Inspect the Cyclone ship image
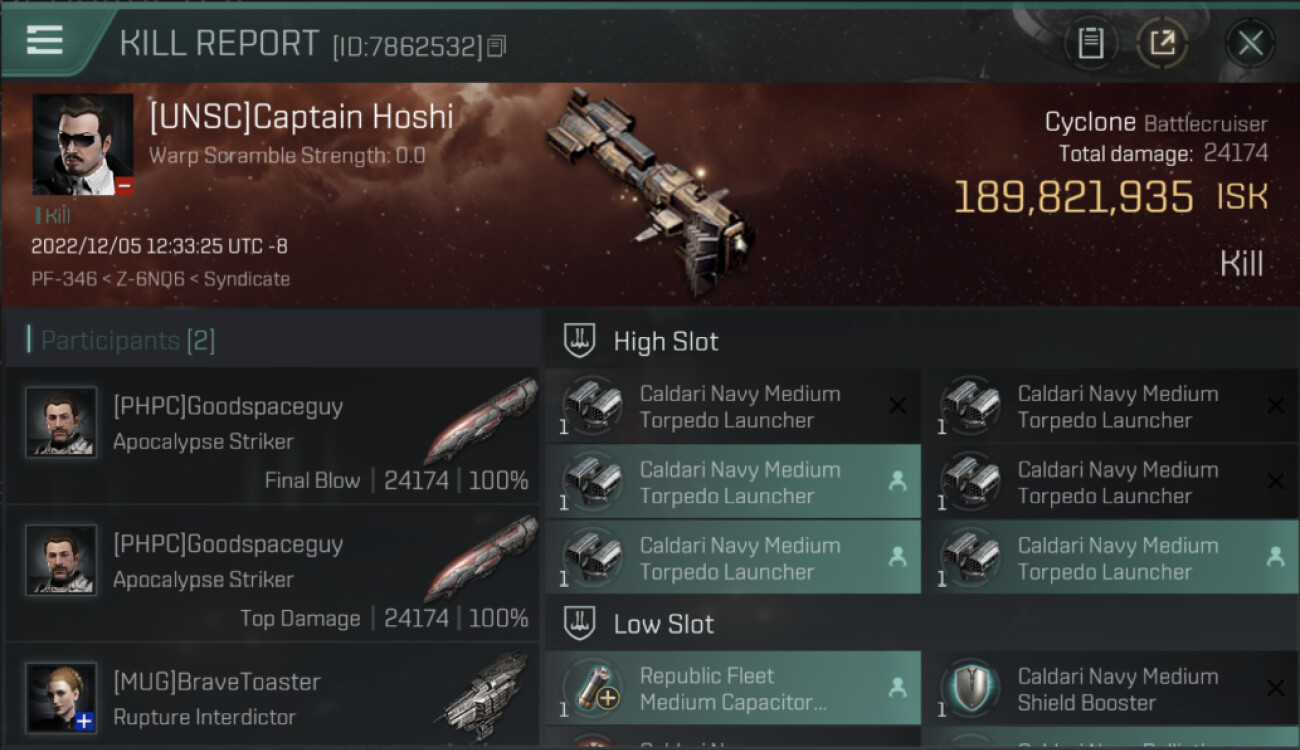The width and height of the screenshot is (1300, 750). click(648, 190)
